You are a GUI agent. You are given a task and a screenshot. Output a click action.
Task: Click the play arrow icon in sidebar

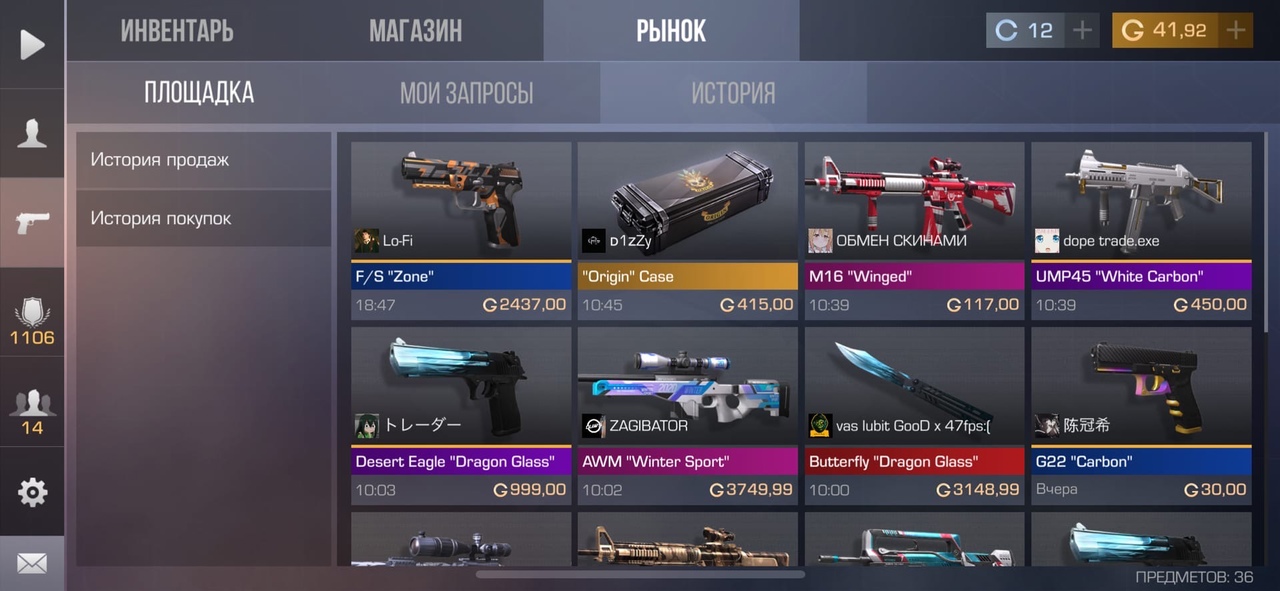coord(32,44)
